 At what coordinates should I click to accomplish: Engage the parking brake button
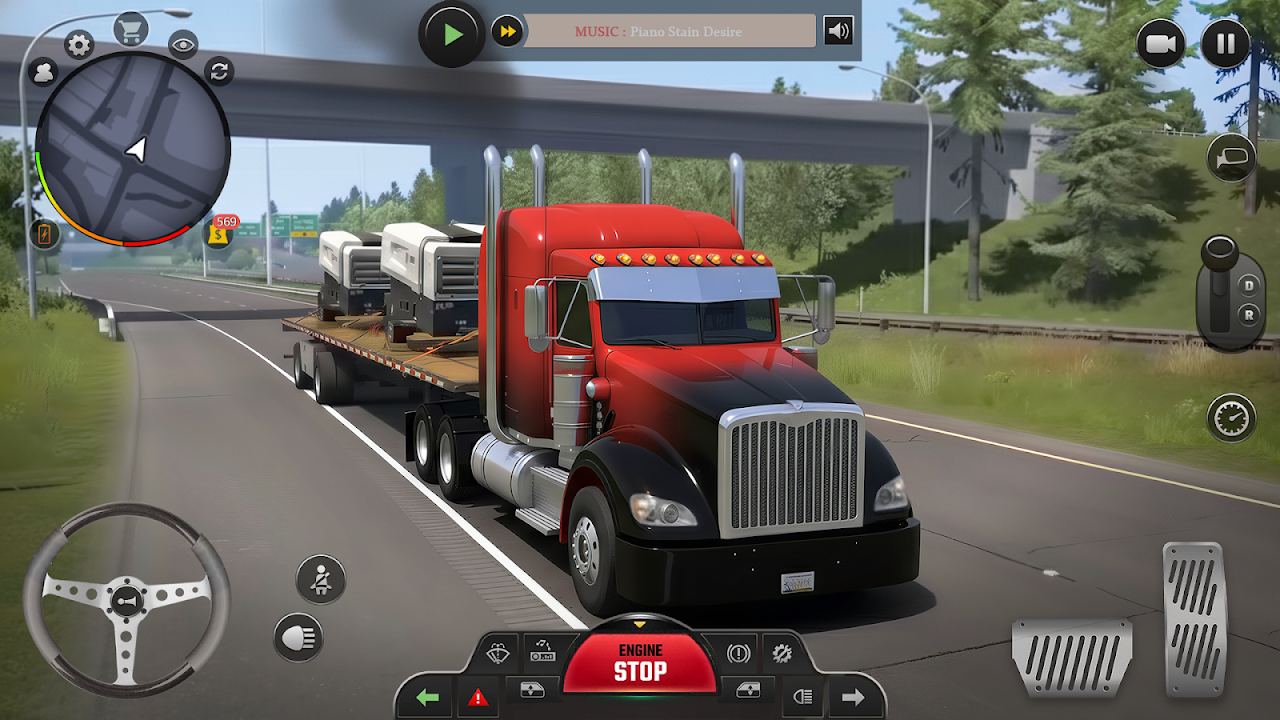coord(738,654)
